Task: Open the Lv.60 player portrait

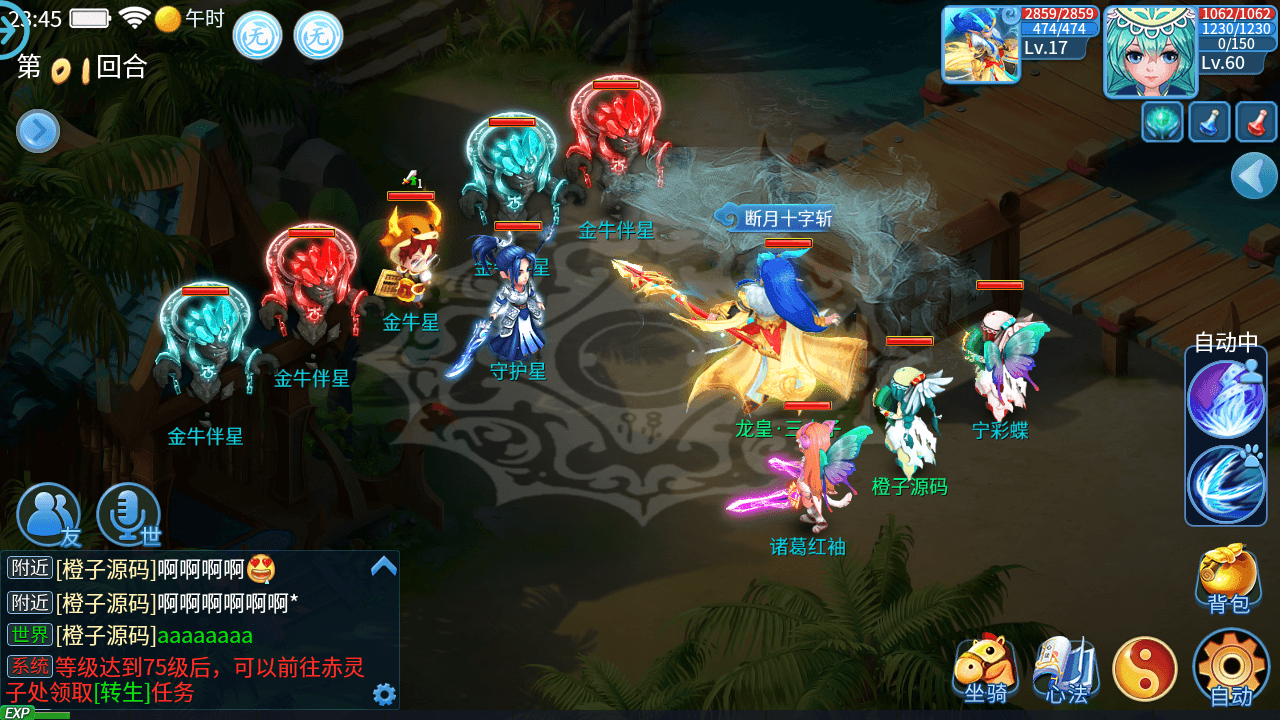Action: pyautogui.click(x=1152, y=48)
